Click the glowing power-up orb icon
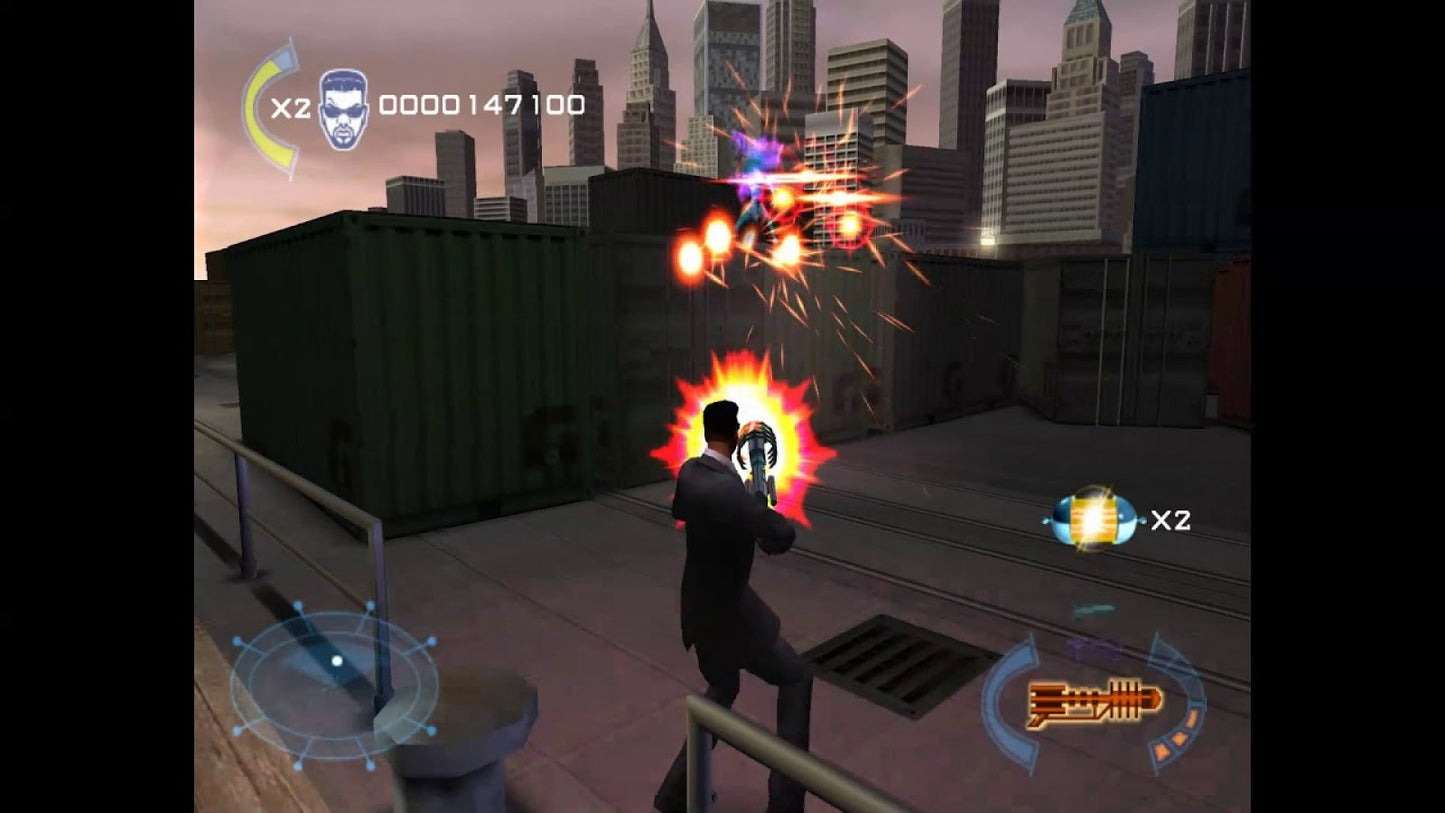1445x813 pixels. pyautogui.click(x=1089, y=519)
